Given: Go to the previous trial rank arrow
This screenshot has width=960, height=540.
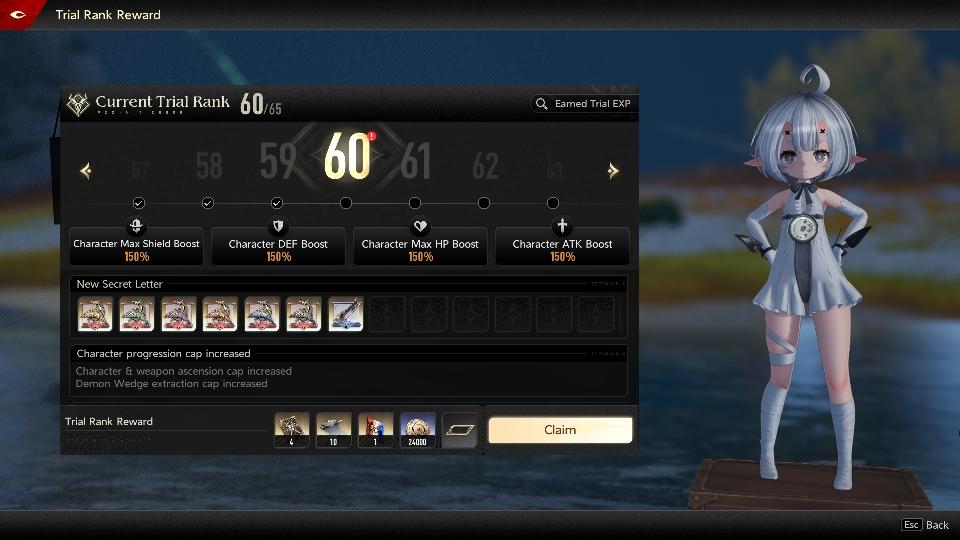Looking at the screenshot, I should (x=85, y=171).
